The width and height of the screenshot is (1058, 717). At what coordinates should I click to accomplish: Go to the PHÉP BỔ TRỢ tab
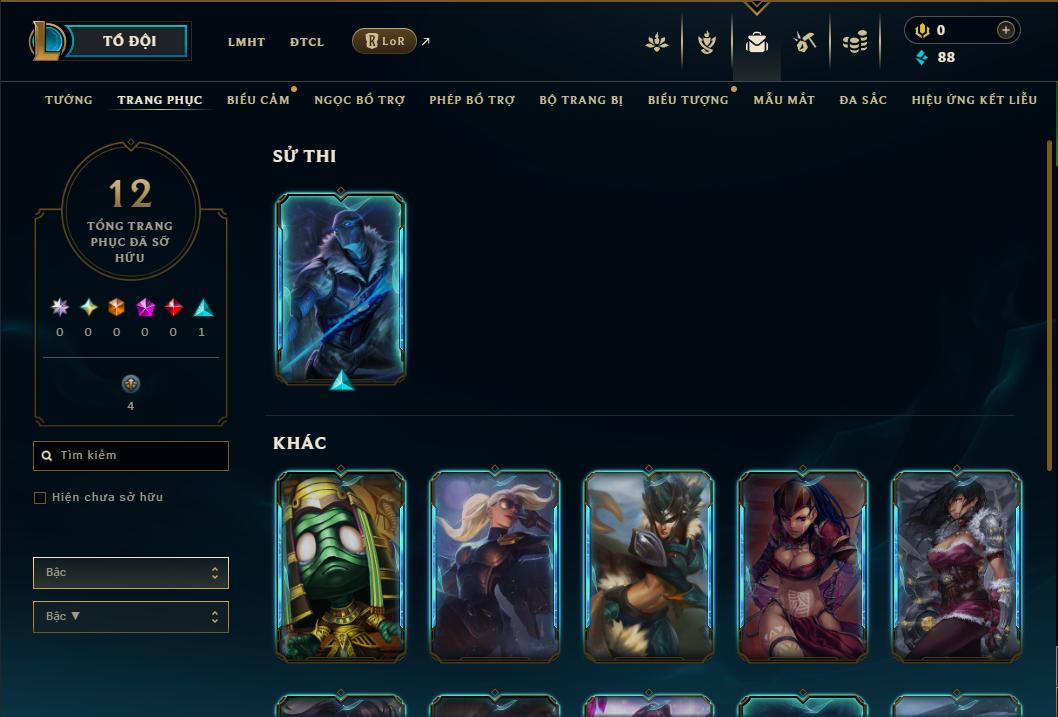coord(472,100)
